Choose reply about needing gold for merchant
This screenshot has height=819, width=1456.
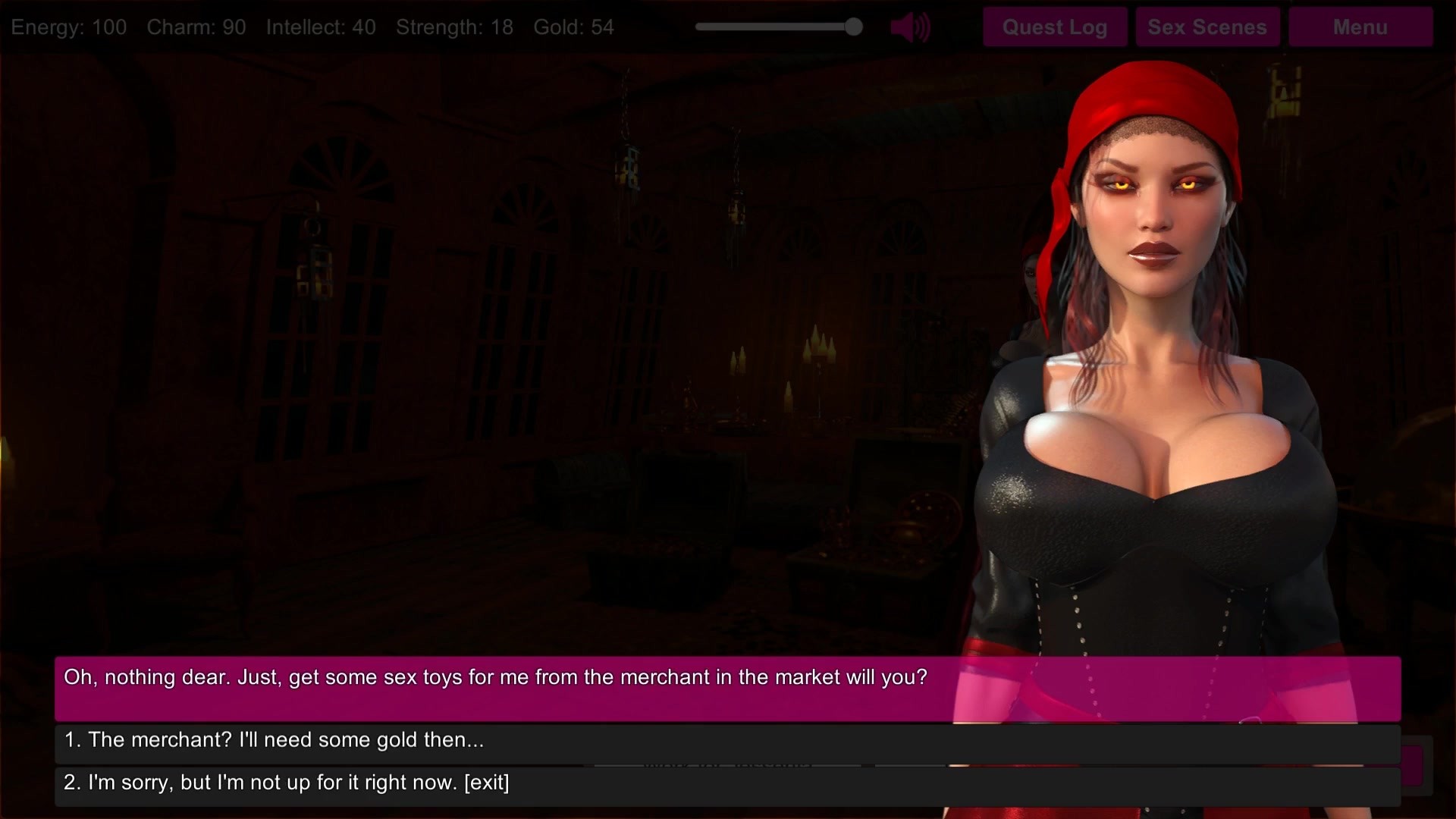[x=726, y=741]
